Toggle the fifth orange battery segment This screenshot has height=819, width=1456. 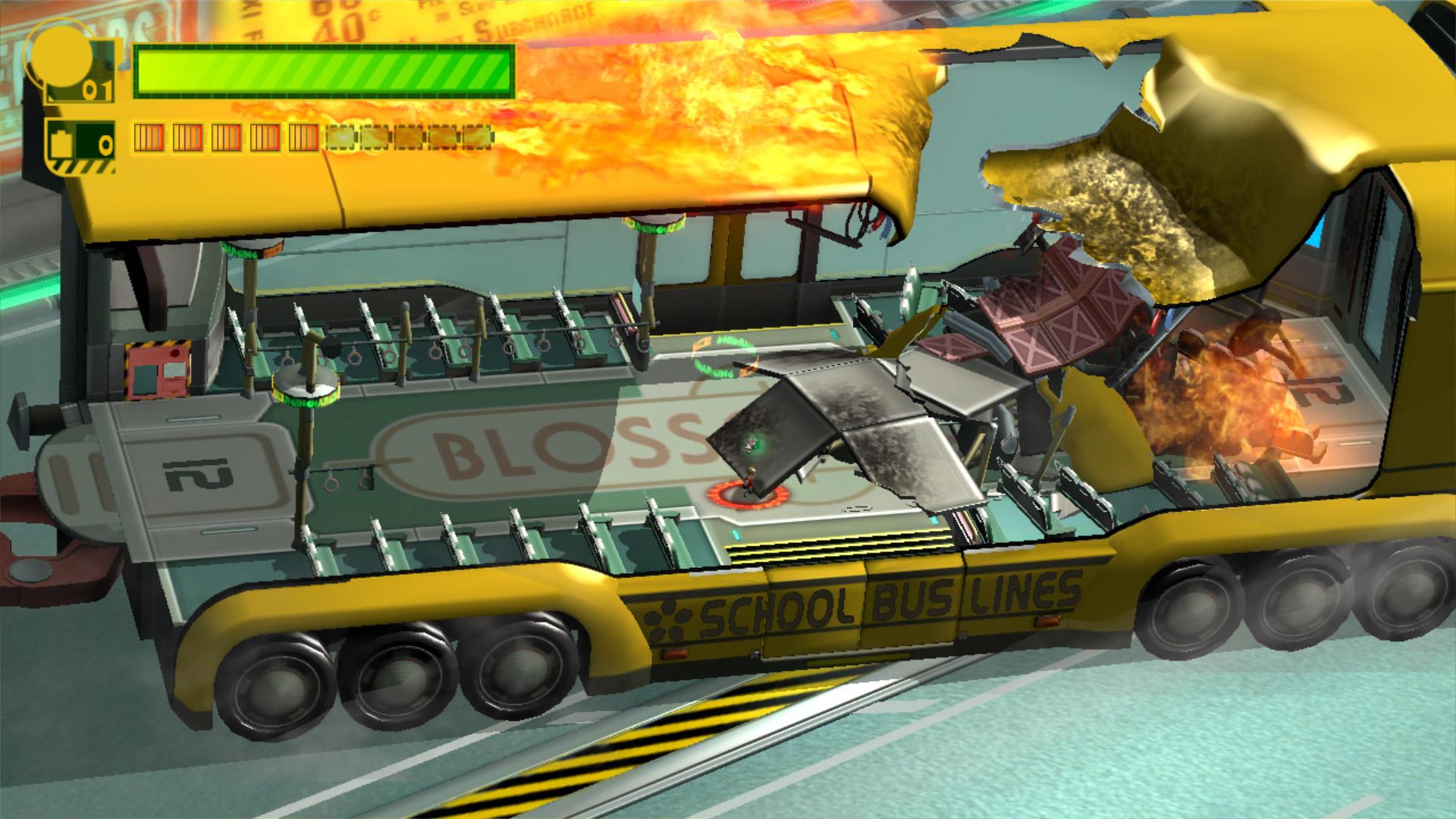(x=303, y=138)
